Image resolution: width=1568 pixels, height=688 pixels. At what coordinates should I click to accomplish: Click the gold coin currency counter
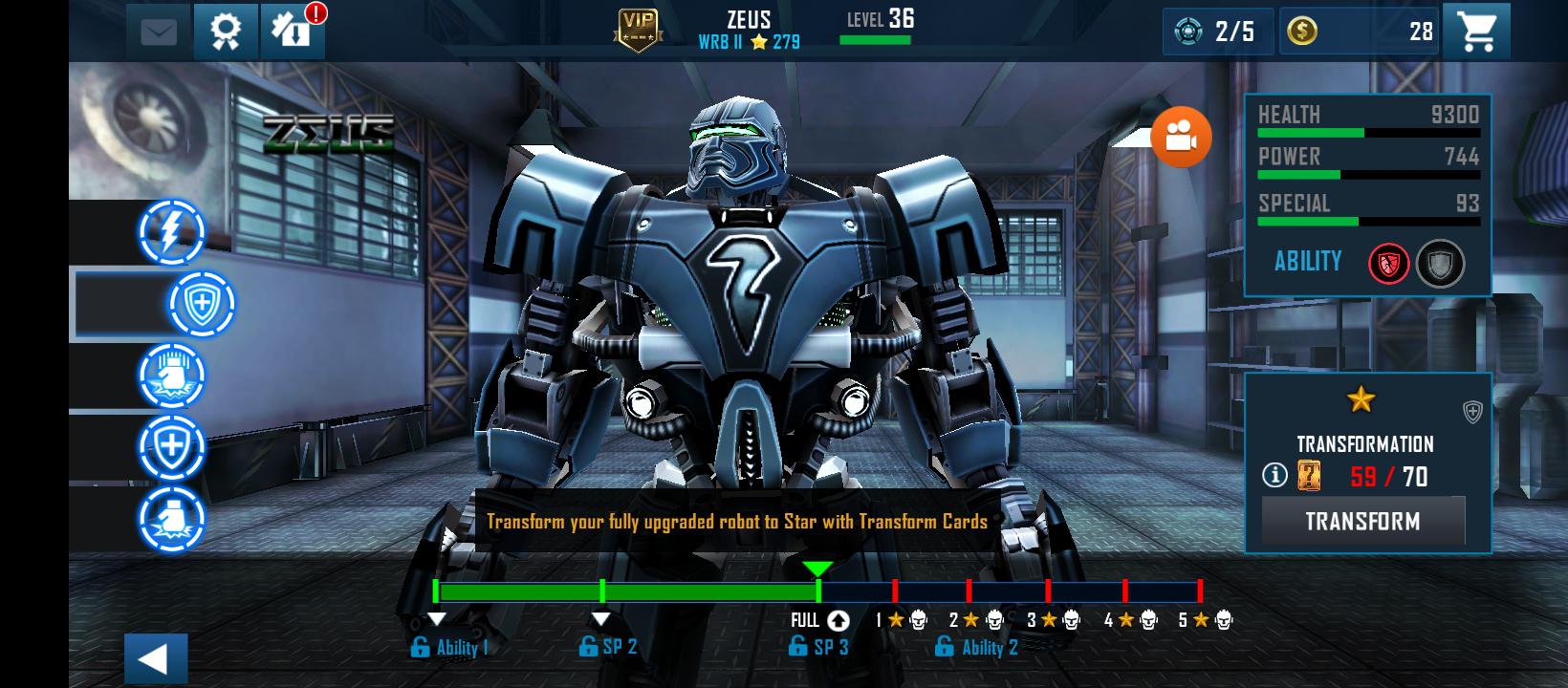coord(1359,32)
